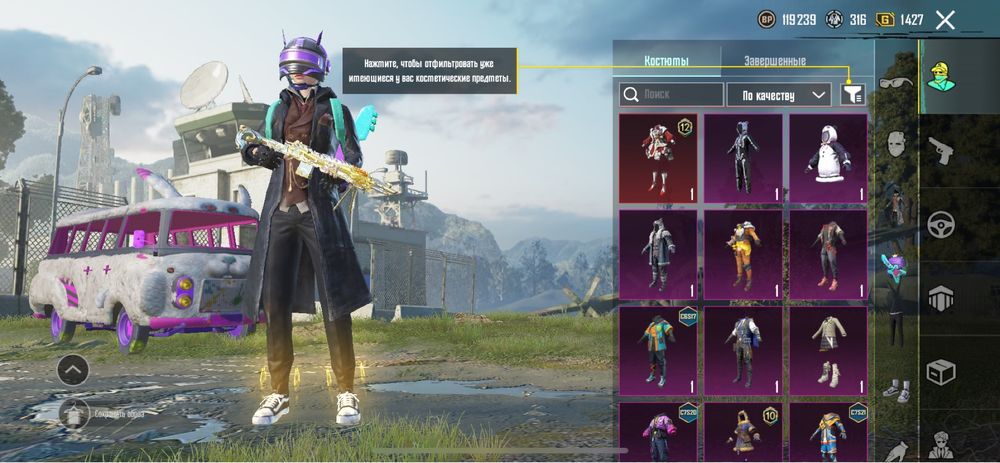This screenshot has width=1000, height=463.
Task: Expand the circular up-arrow button
Action: click(x=72, y=370)
